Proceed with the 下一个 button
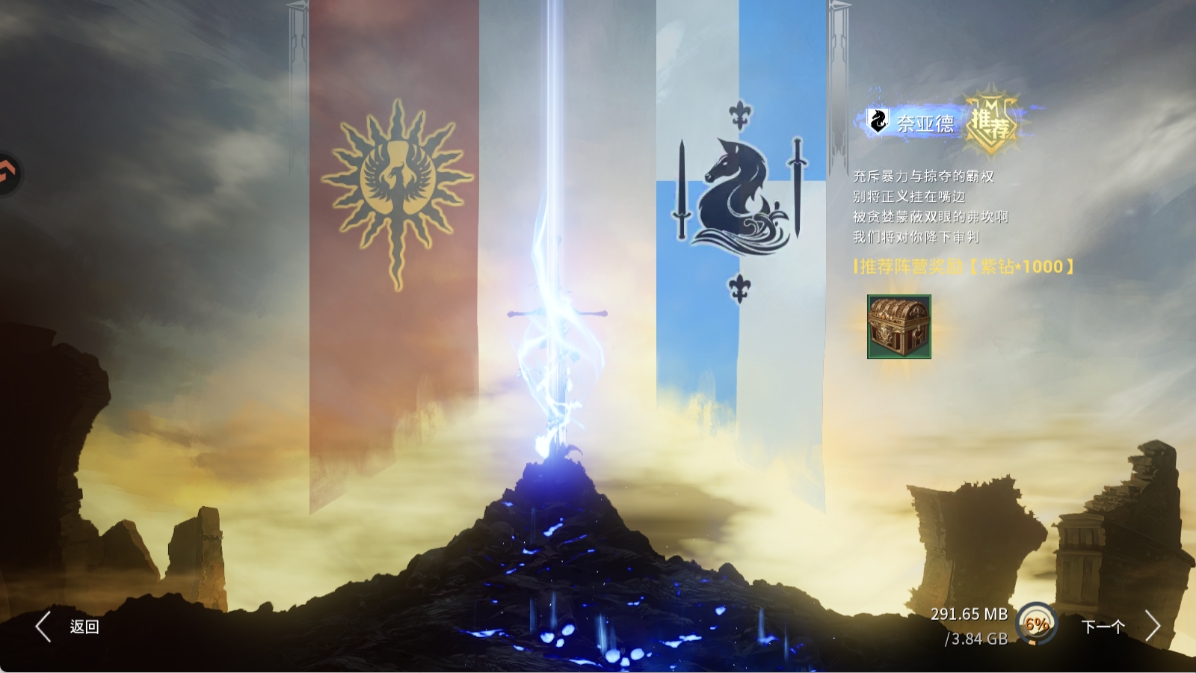 tap(1120, 627)
